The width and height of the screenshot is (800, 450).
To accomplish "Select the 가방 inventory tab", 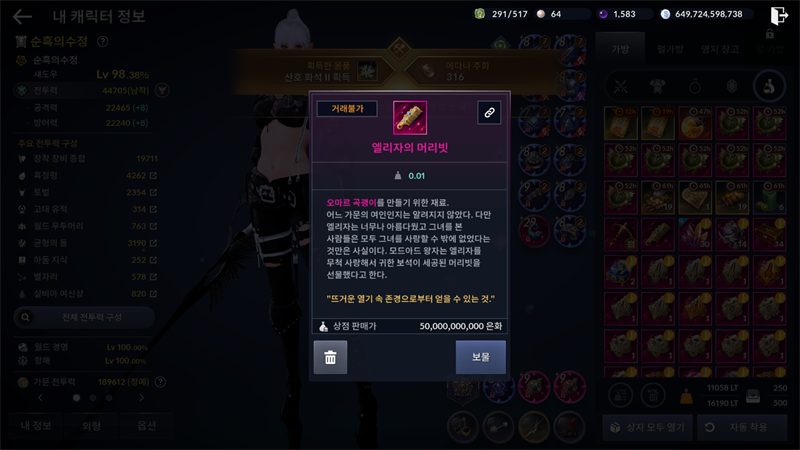I will point(620,47).
